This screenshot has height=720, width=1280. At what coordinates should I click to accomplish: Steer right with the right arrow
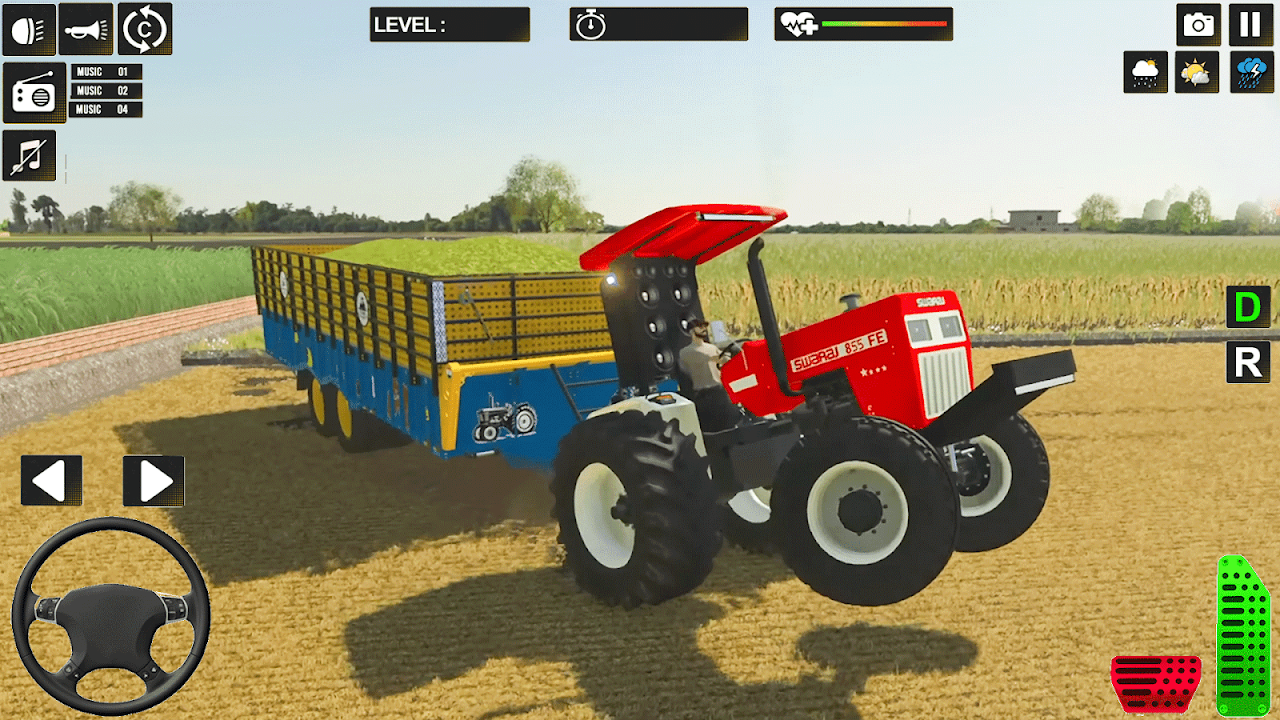point(153,481)
